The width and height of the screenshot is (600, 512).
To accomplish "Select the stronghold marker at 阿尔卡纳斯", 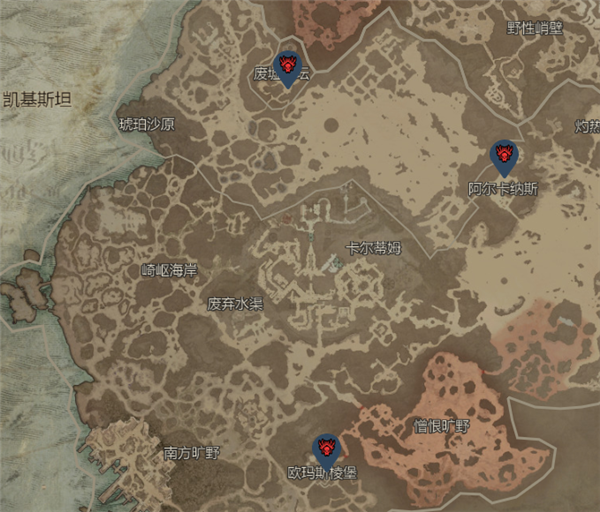I will [503, 156].
